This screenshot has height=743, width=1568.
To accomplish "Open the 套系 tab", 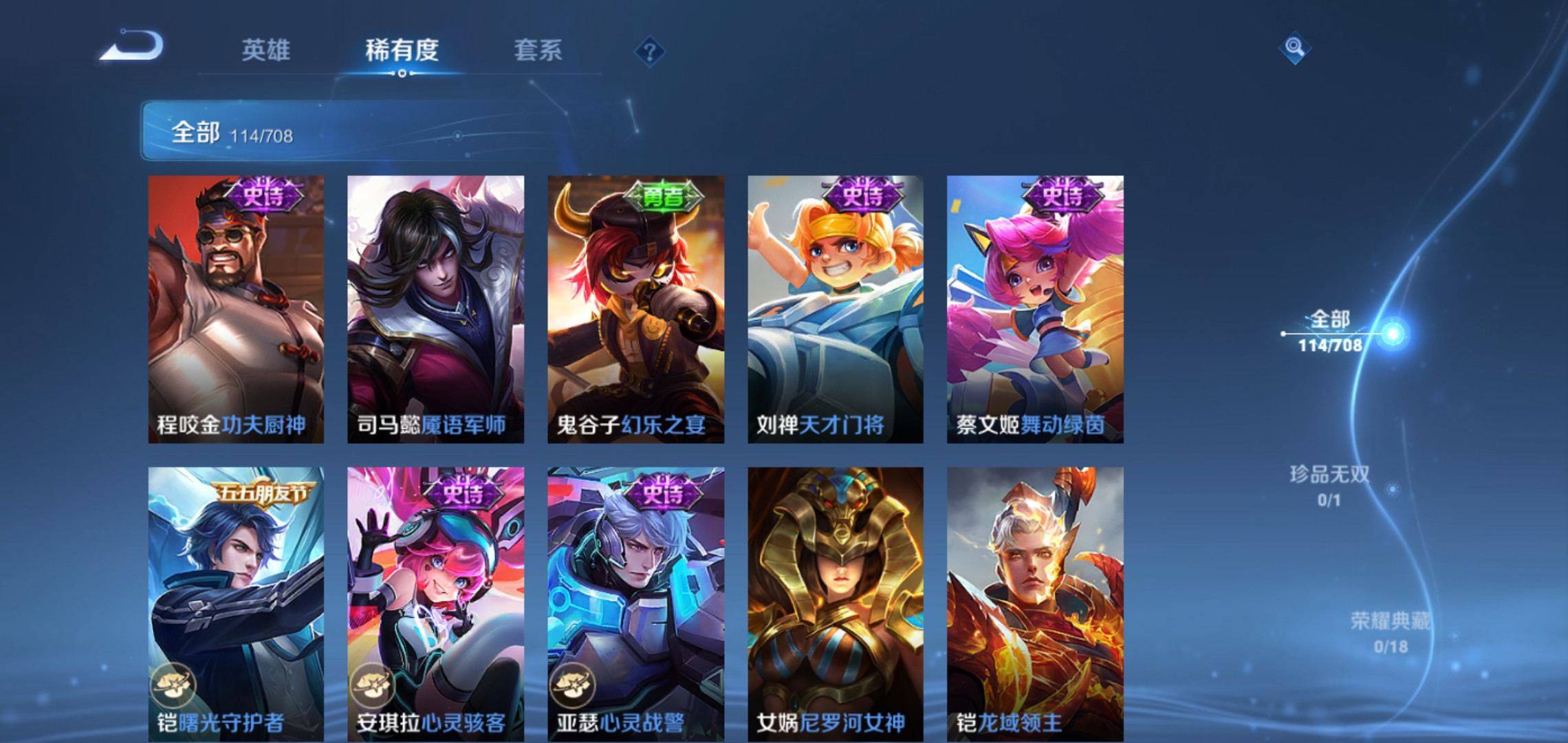I will pyautogui.click(x=538, y=50).
